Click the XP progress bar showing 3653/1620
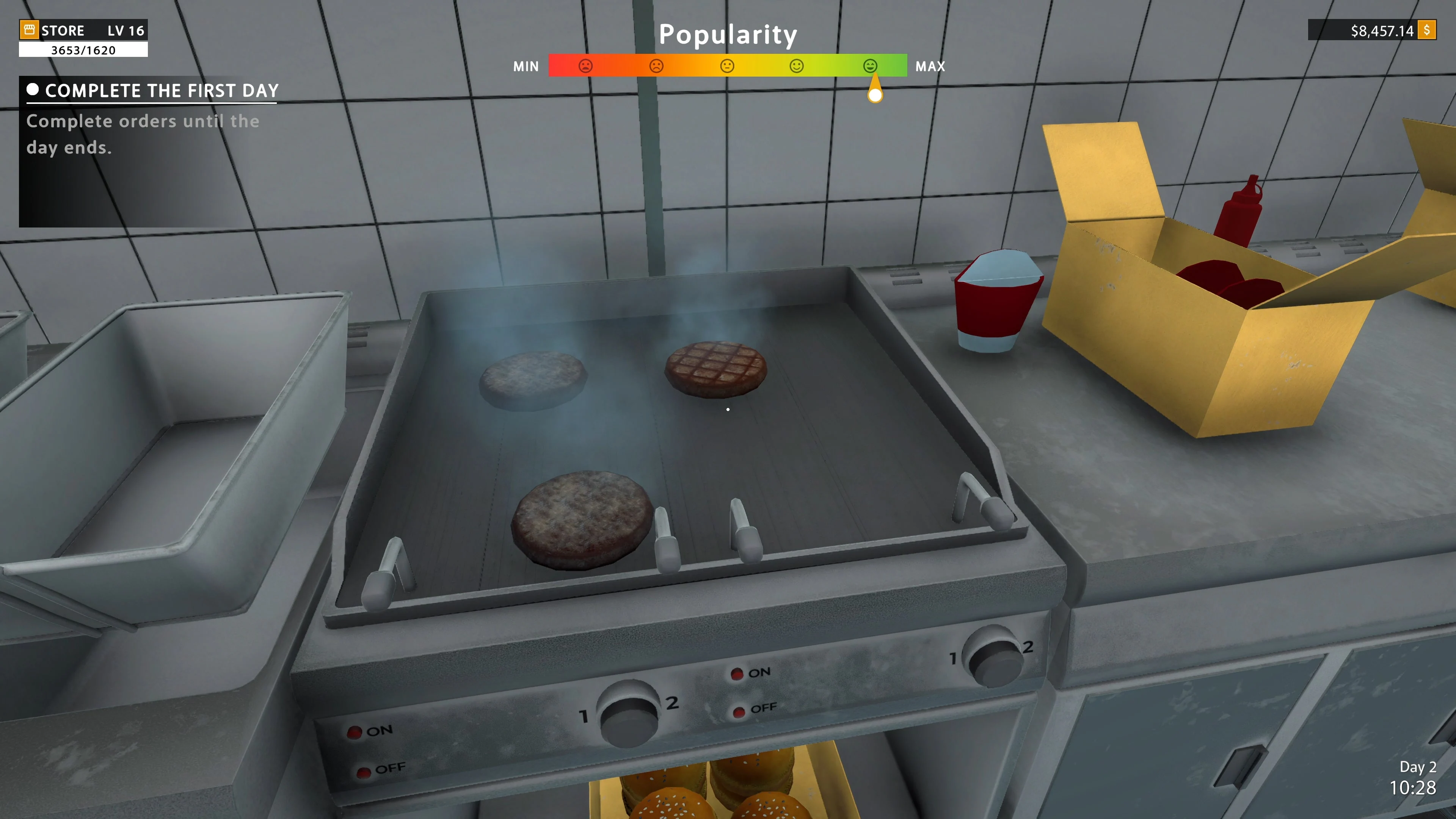Viewport: 1456px width, 819px height. [83, 50]
